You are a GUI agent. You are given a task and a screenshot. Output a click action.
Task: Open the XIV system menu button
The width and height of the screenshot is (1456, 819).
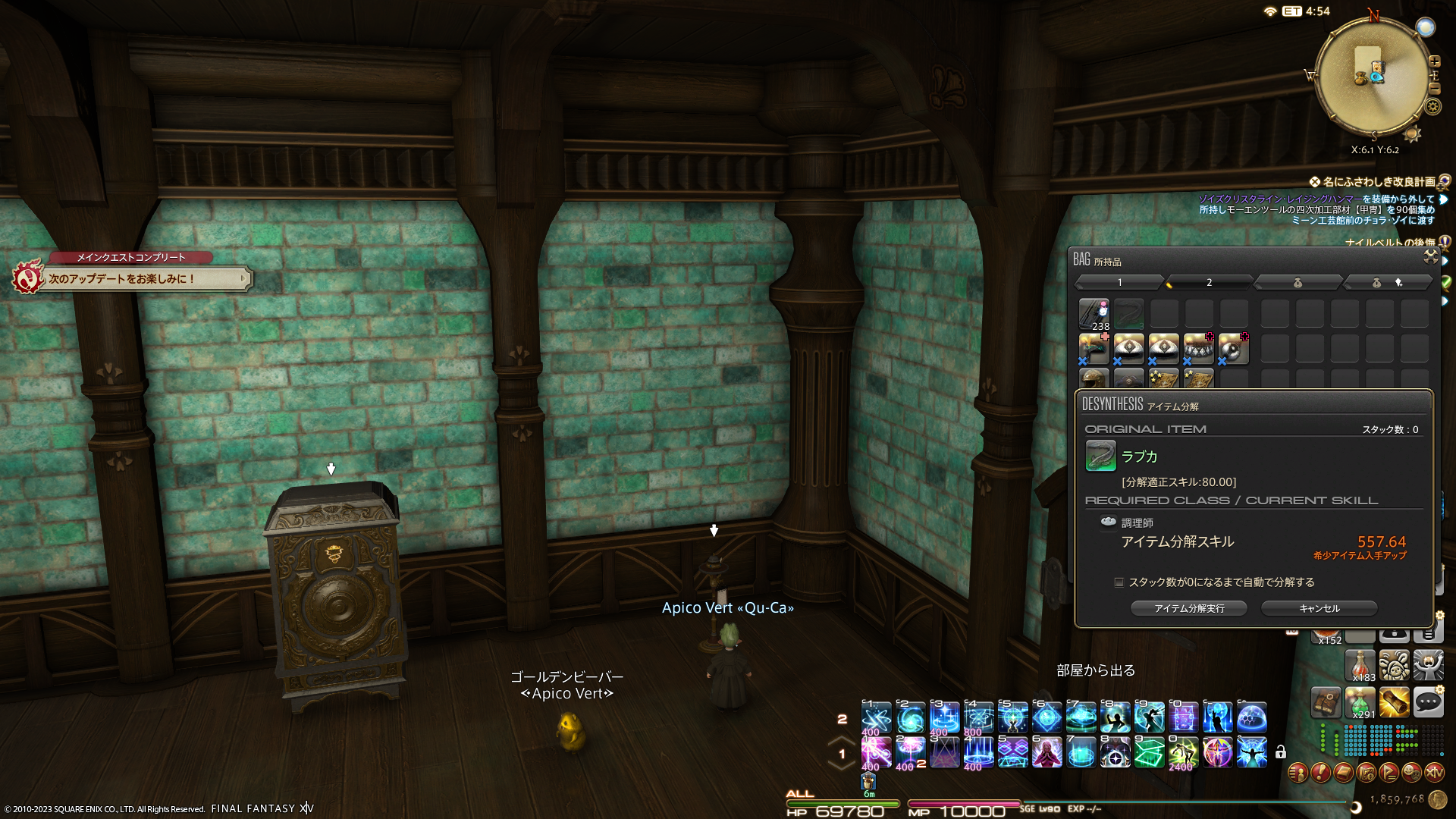1434,773
